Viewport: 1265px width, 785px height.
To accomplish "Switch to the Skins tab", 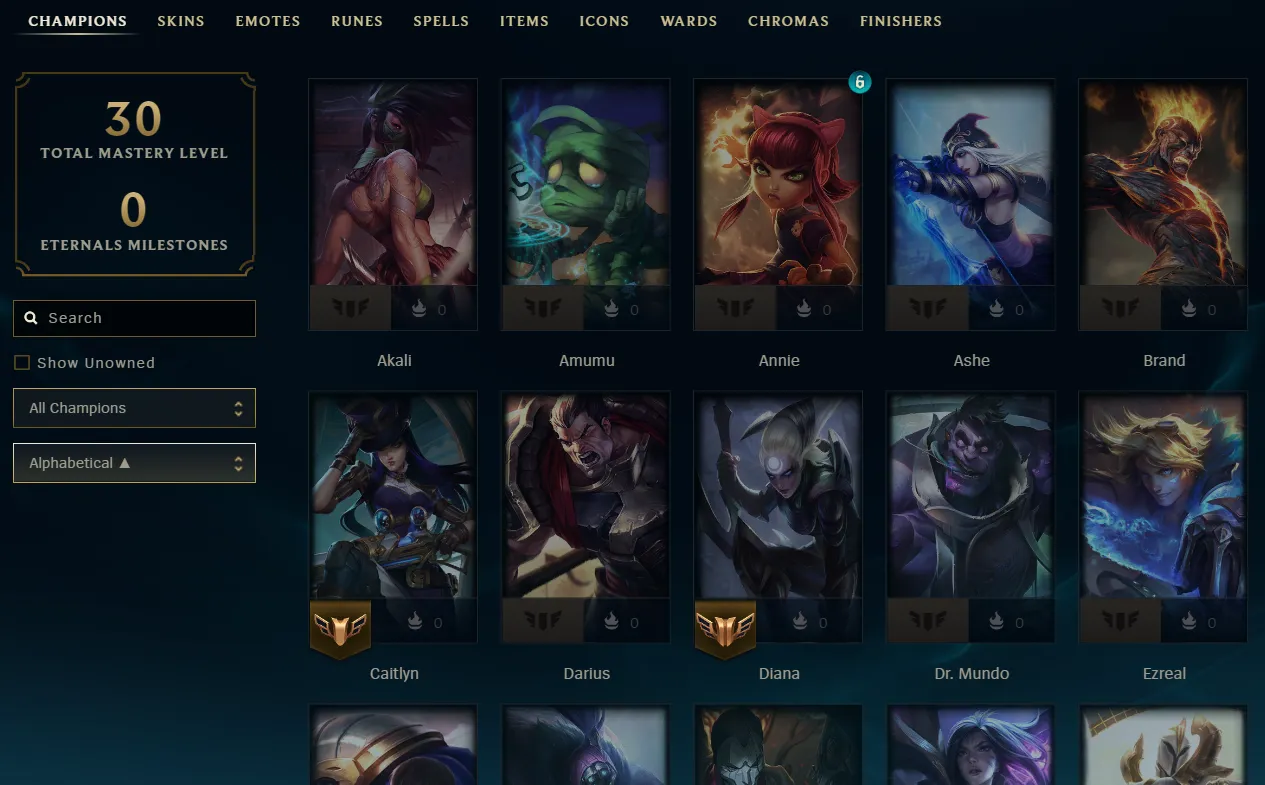I will coord(181,21).
